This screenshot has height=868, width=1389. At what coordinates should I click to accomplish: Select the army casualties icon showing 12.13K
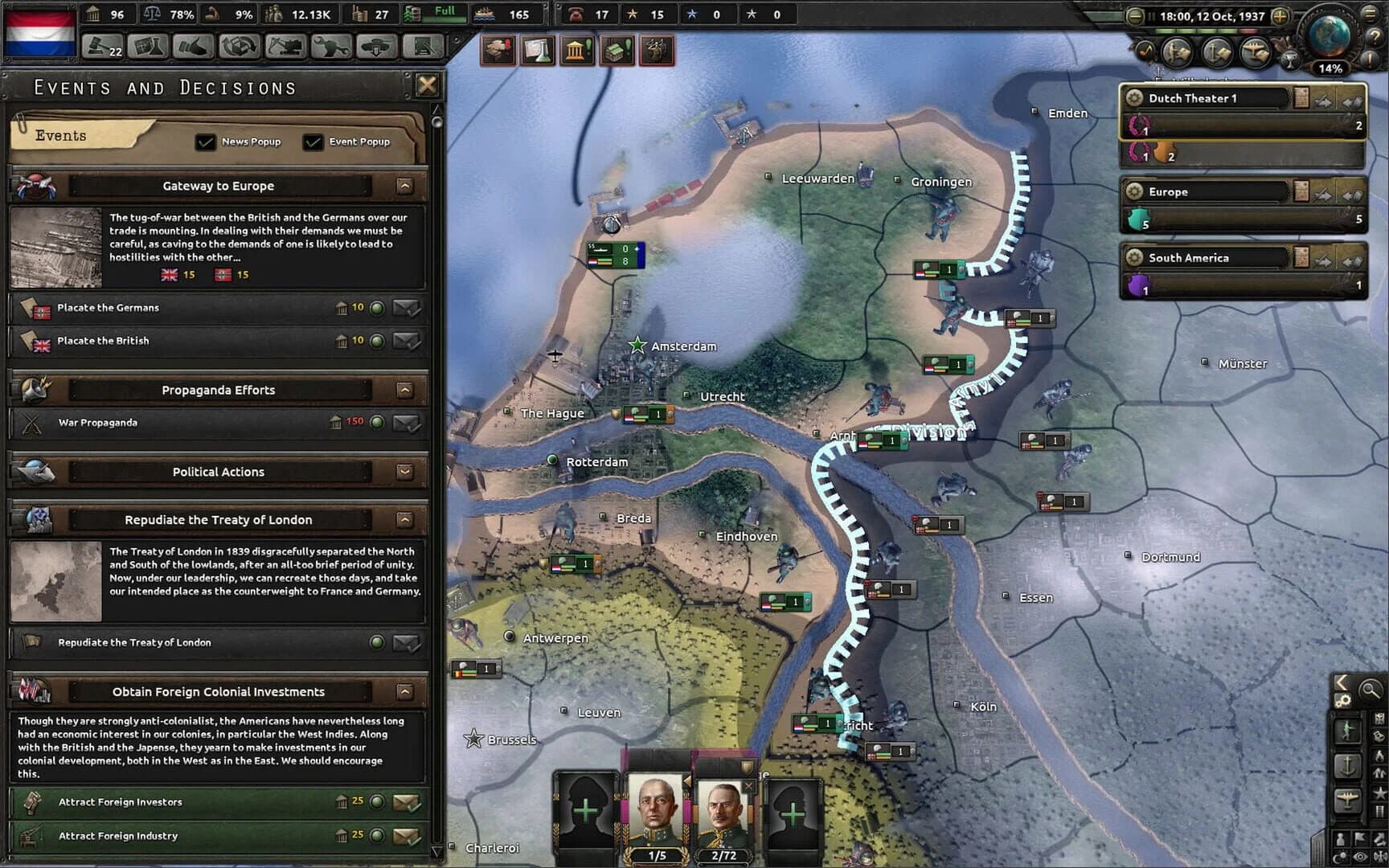[x=297, y=14]
